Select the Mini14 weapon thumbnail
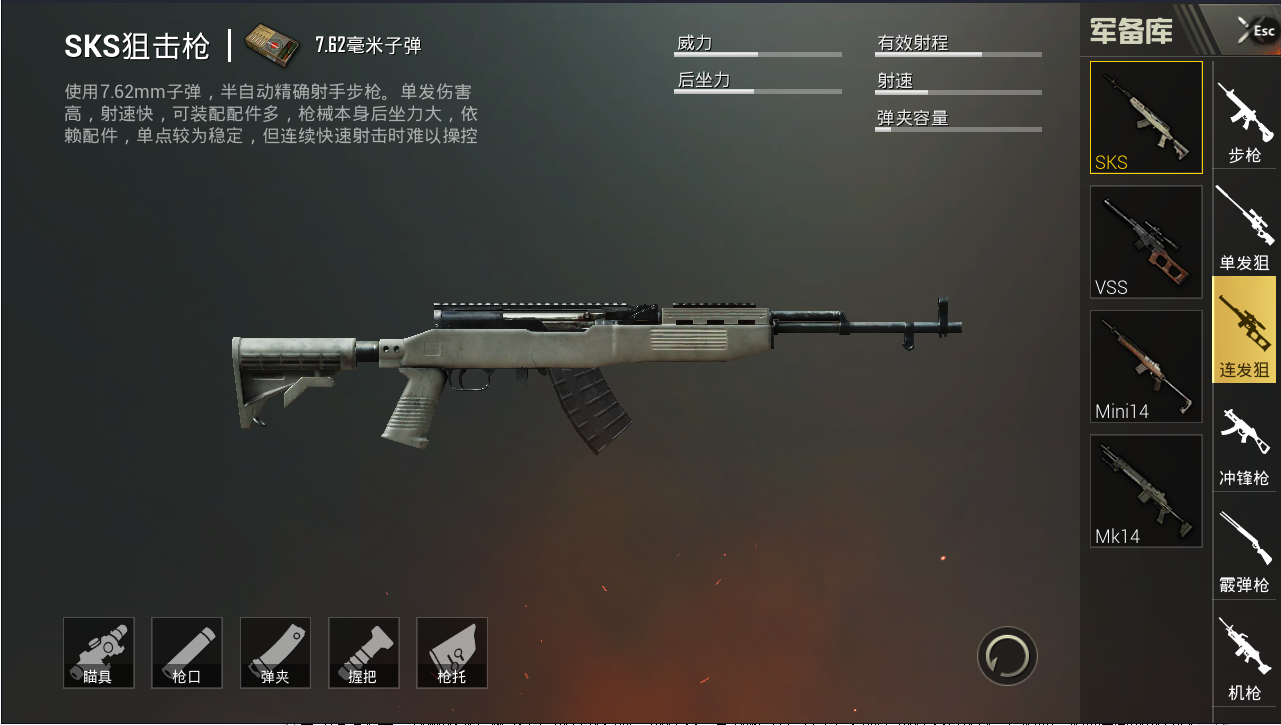The width and height of the screenshot is (1281, 725). (1145, 366)
